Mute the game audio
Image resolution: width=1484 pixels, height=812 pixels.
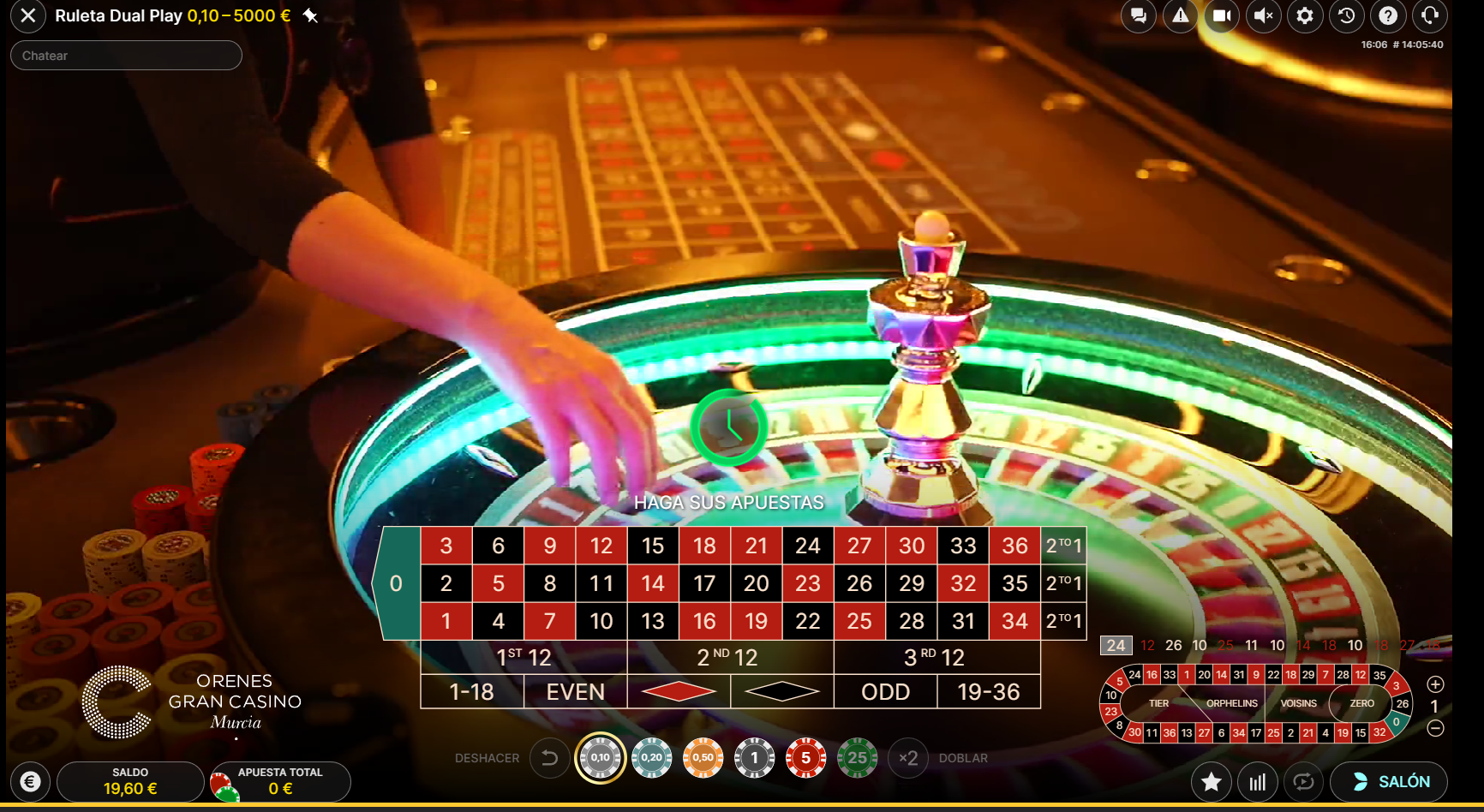(x=1263, y=15)
